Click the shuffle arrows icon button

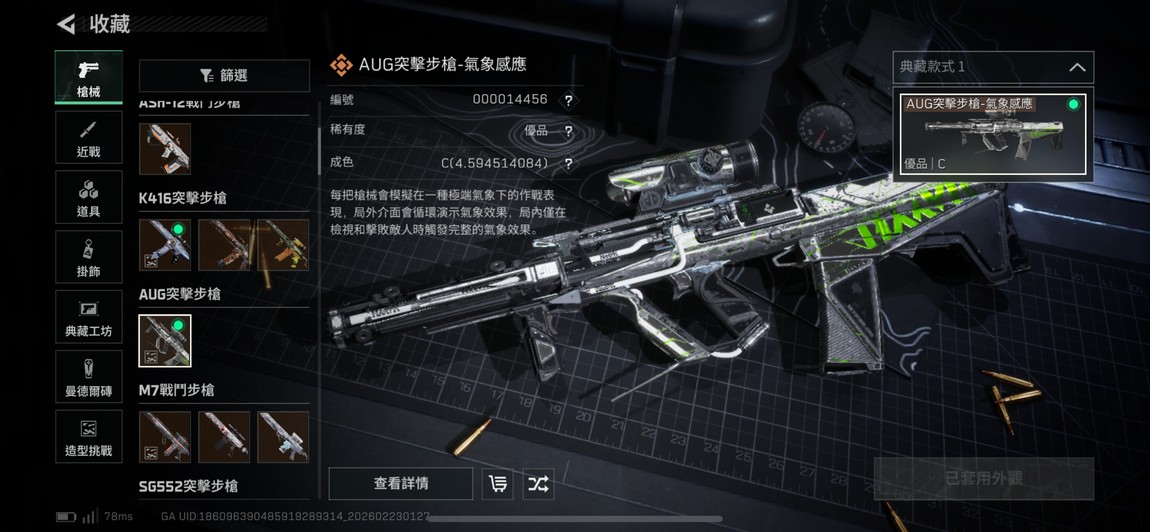[538, 484]
